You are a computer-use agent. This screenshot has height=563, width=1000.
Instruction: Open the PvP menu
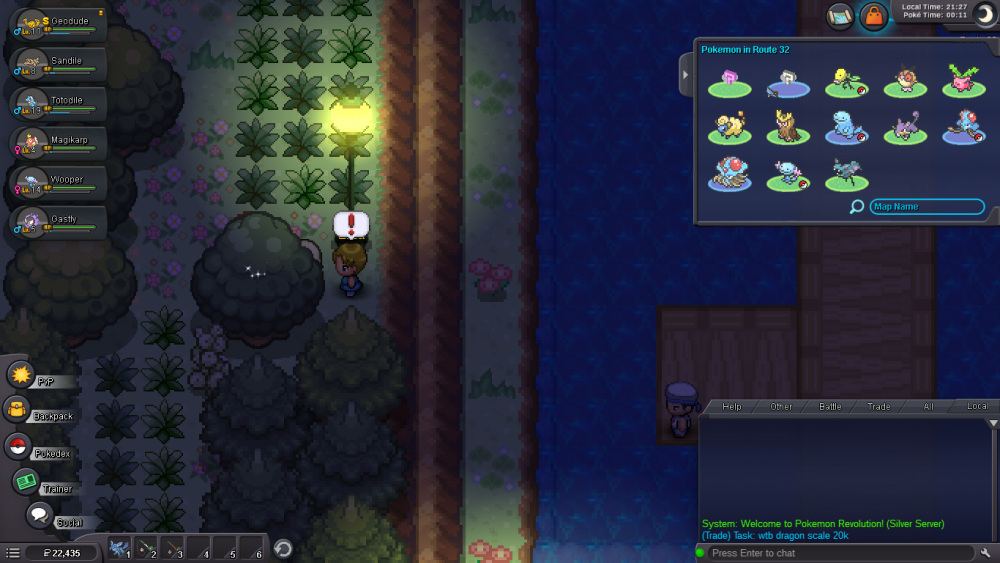22,376
